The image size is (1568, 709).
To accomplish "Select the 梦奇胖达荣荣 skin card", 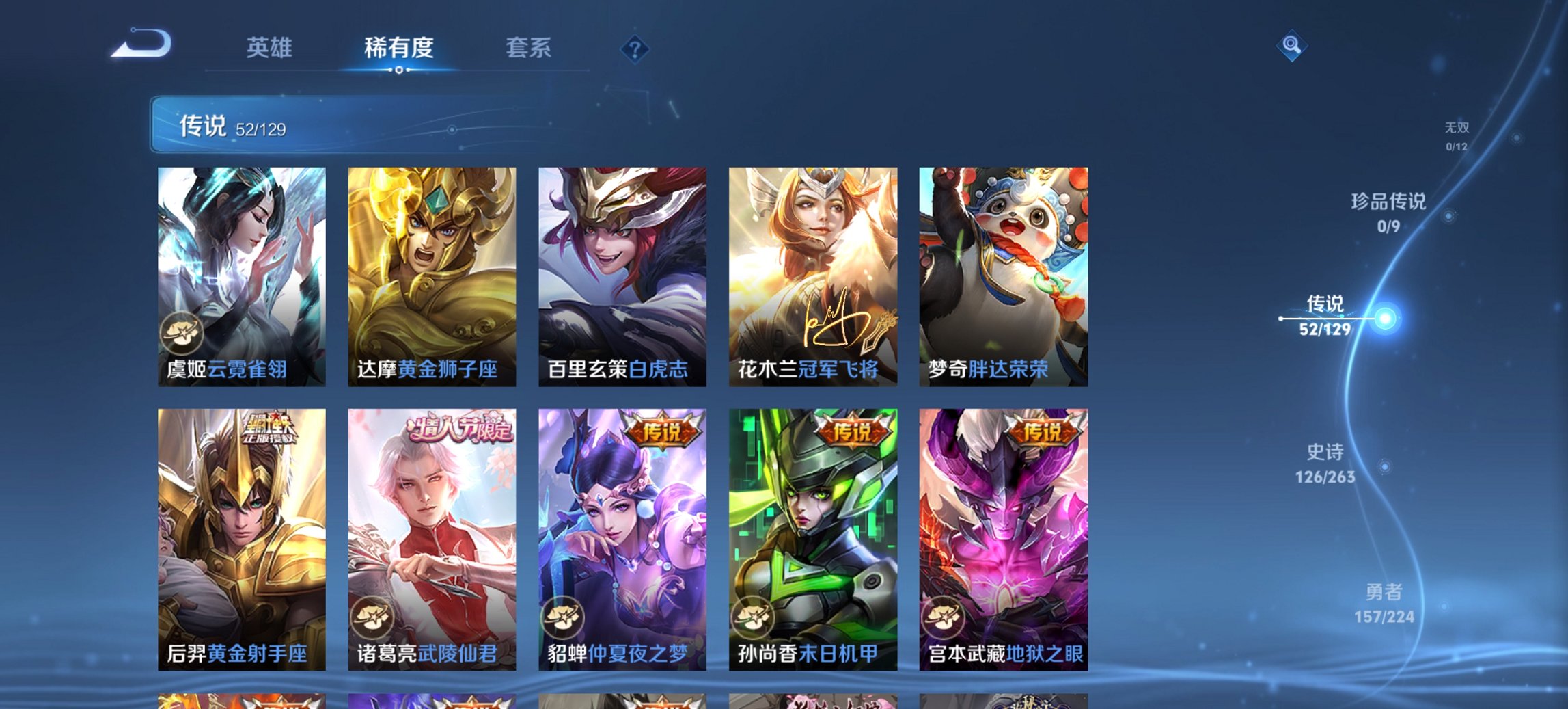I will pyautogui.click(x=1004, y=273).
